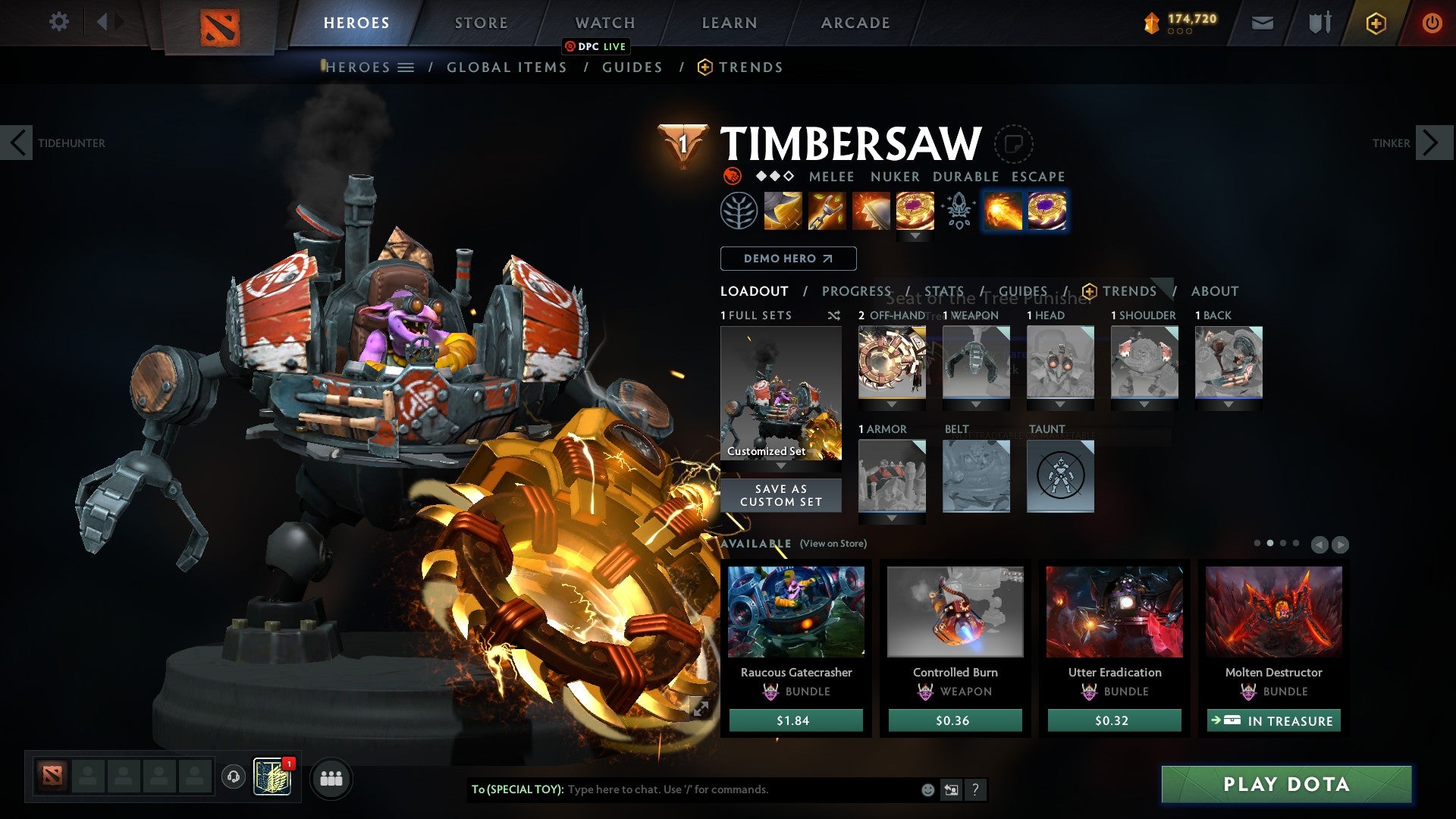Expand the Armor slot item list

point(893,518)
